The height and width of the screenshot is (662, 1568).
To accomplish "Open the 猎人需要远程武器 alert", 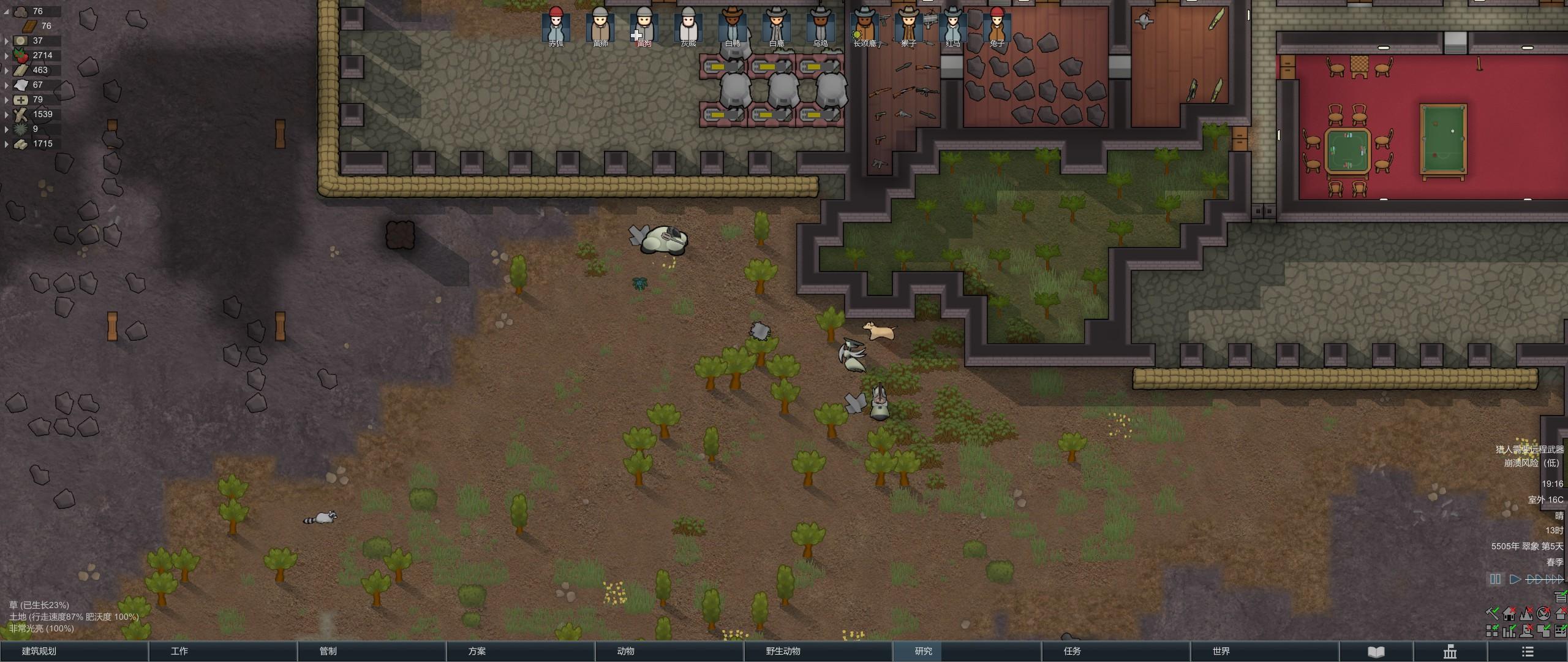I will 1529,449.
